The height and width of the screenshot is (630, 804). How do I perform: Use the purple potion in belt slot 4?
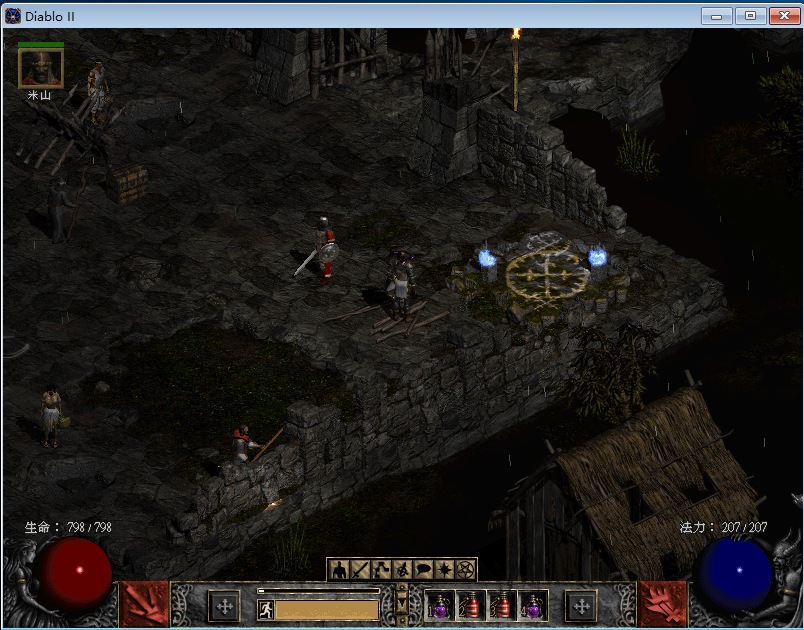(x=533, y=606)
